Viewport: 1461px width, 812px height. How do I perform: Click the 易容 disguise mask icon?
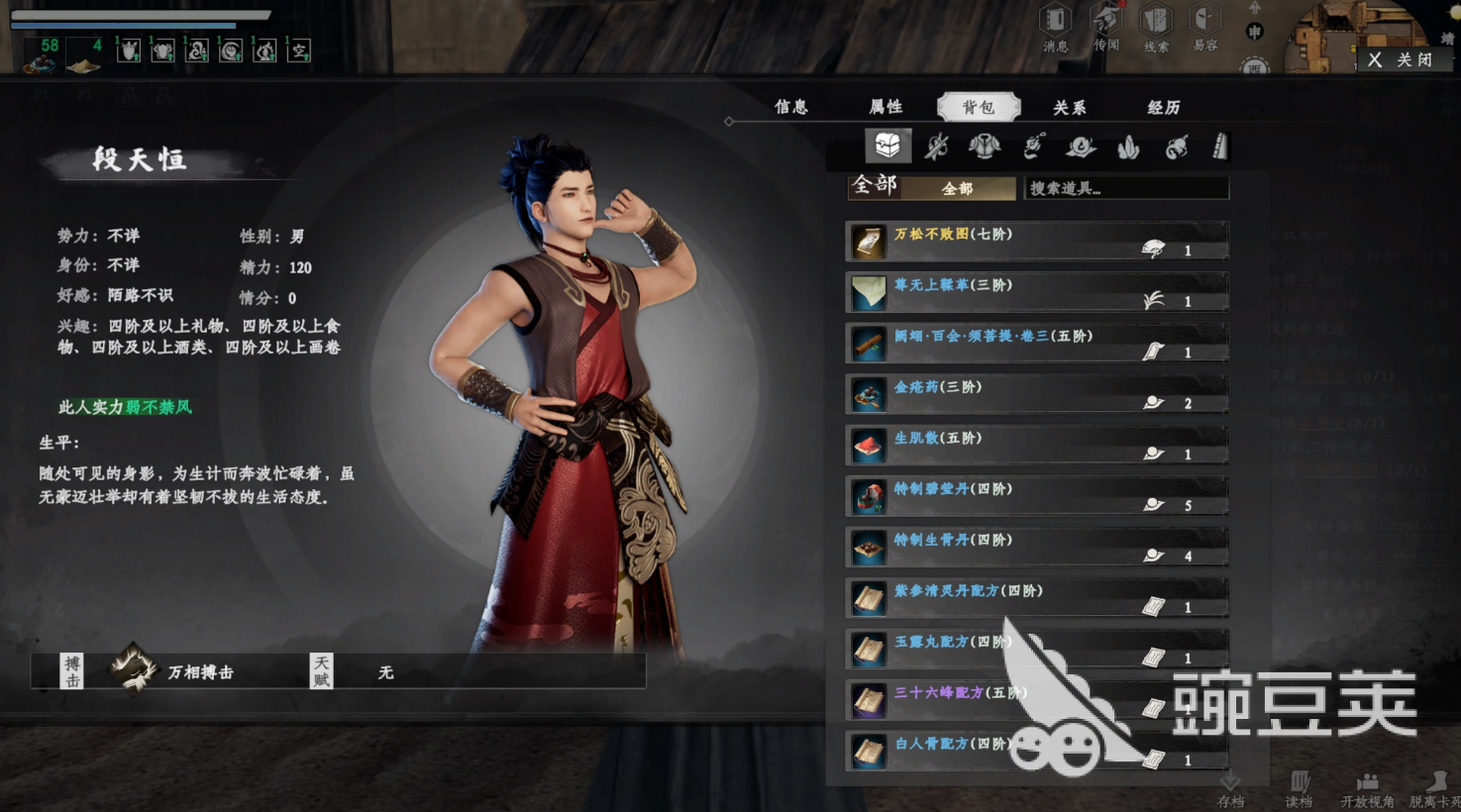(1204, 26)
